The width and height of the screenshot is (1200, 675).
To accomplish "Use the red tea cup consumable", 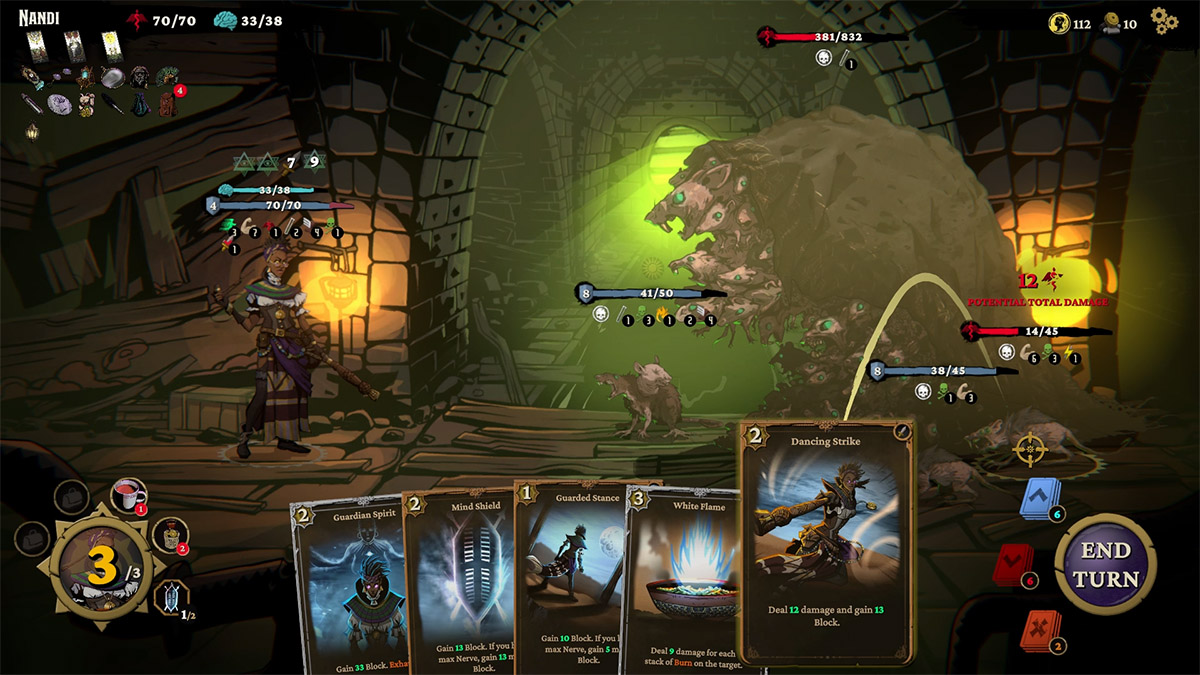I will pyautogui.click(x=128, y=494).
